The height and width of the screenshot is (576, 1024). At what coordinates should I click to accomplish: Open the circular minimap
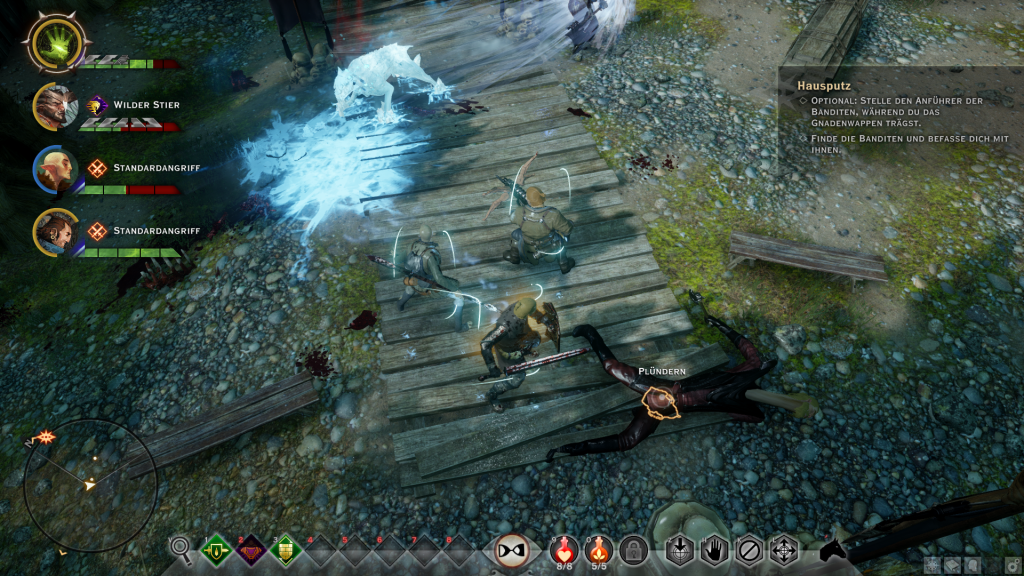coord(90,485)
